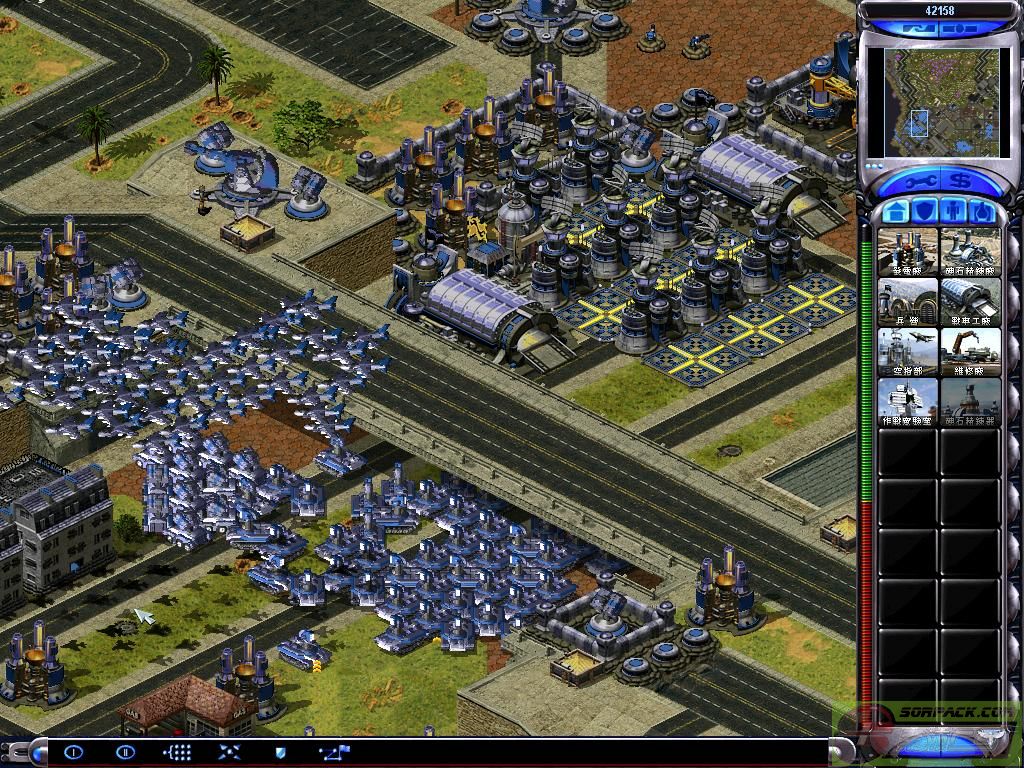Select the service depot (維修廠) icon

(x=970, y=351)
